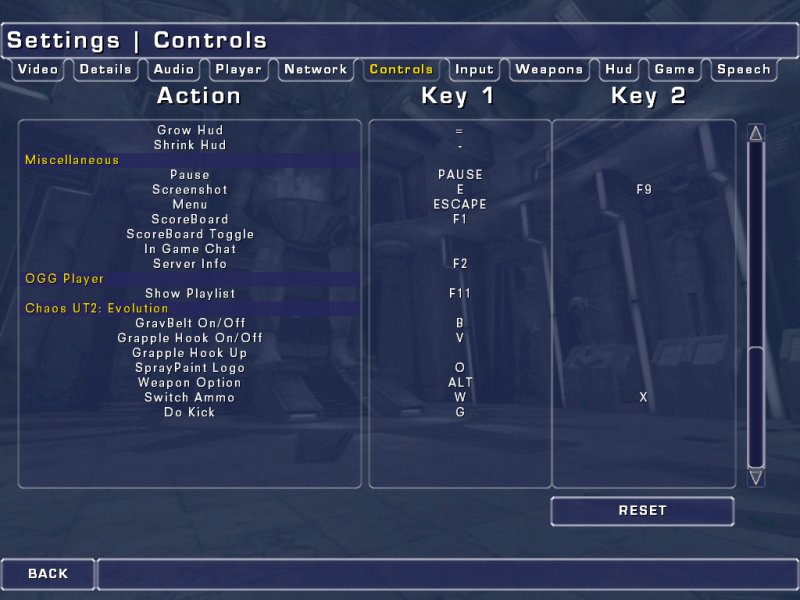Switch to the Input tab
Screen dimensions: 800x600
(x=474, y=70)
